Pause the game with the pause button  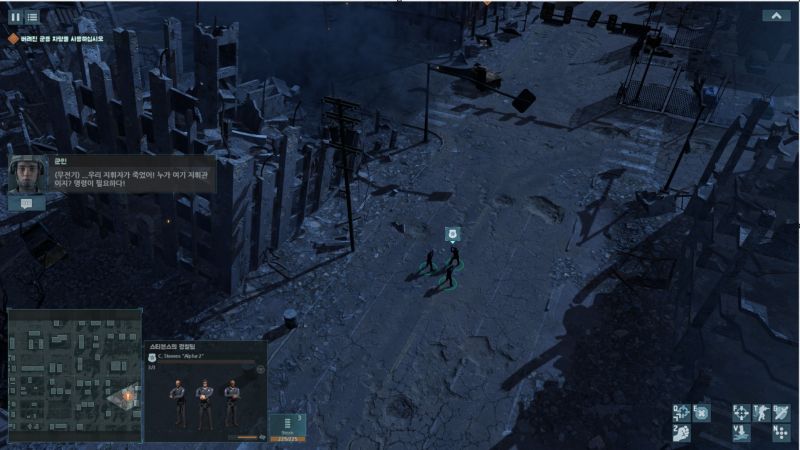[x=15, y=17]
